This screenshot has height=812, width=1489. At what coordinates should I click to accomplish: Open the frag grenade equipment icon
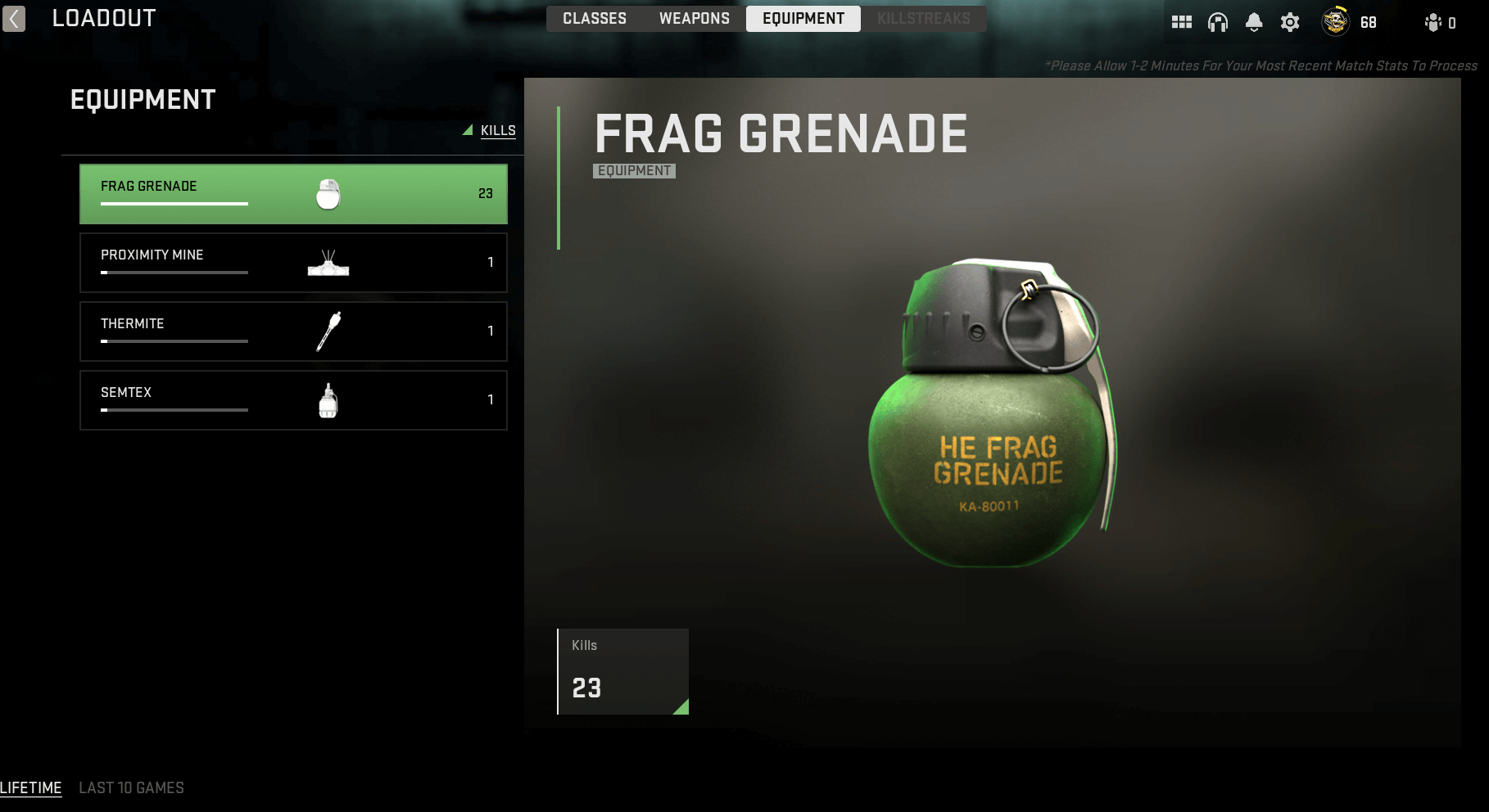[x=328, y=193]
